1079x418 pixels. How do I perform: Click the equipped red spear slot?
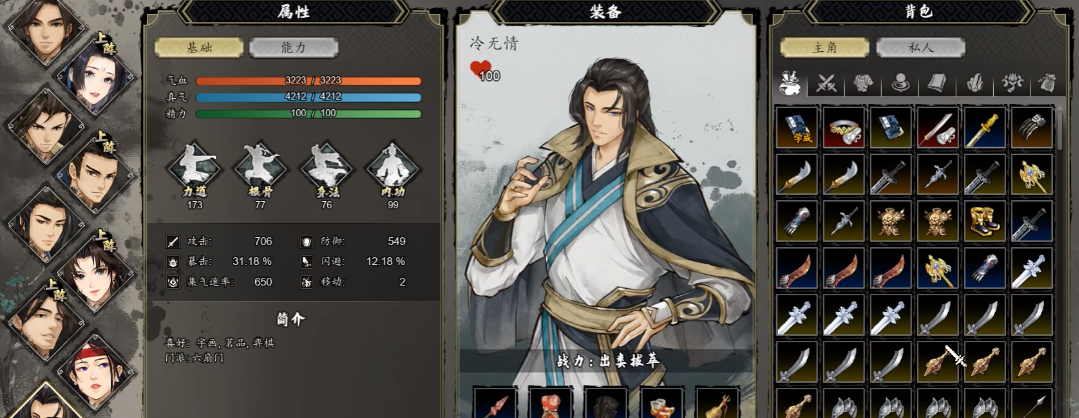[495, 404]
